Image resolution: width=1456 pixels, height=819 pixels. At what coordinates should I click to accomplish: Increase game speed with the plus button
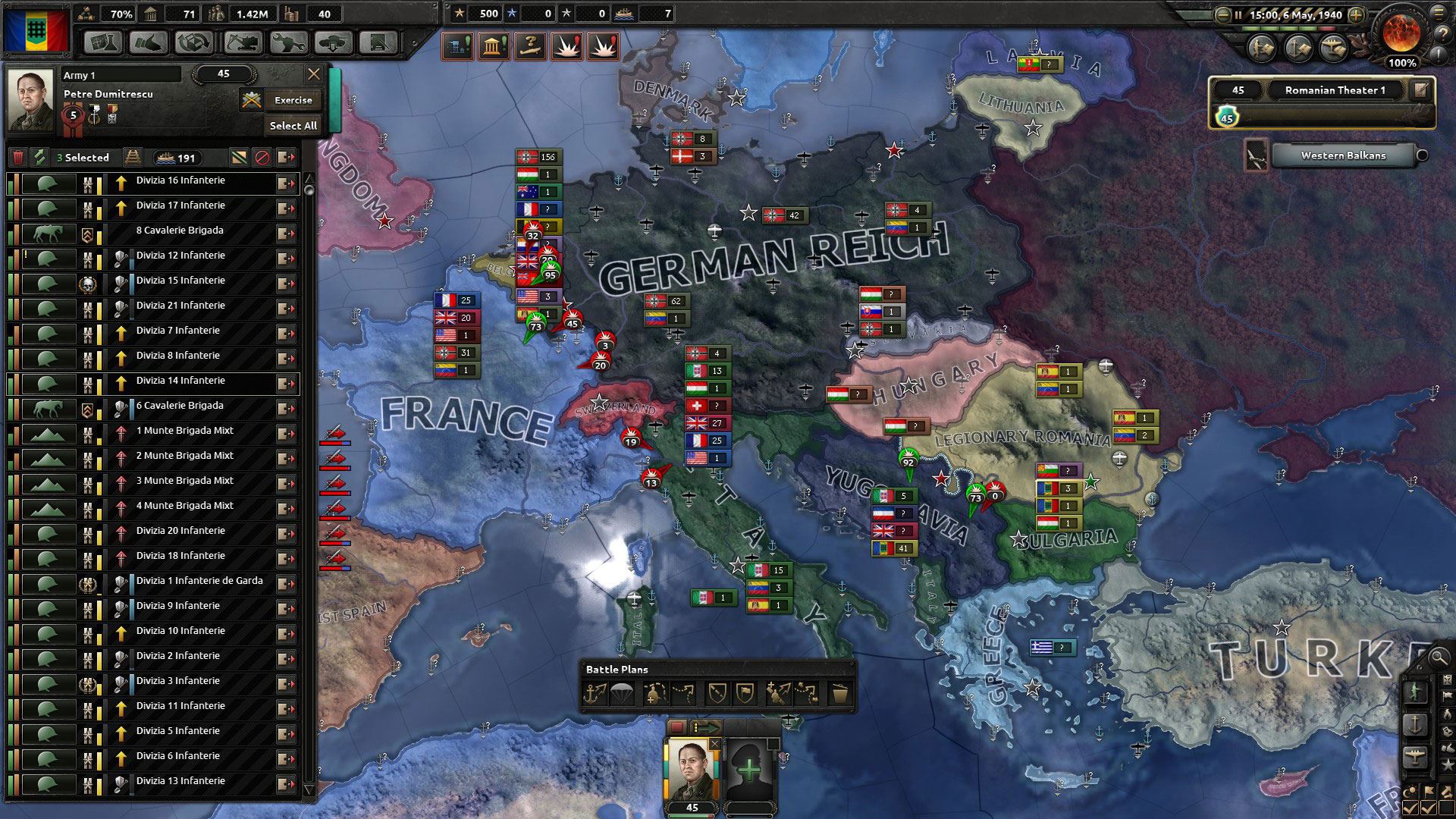1357,14
